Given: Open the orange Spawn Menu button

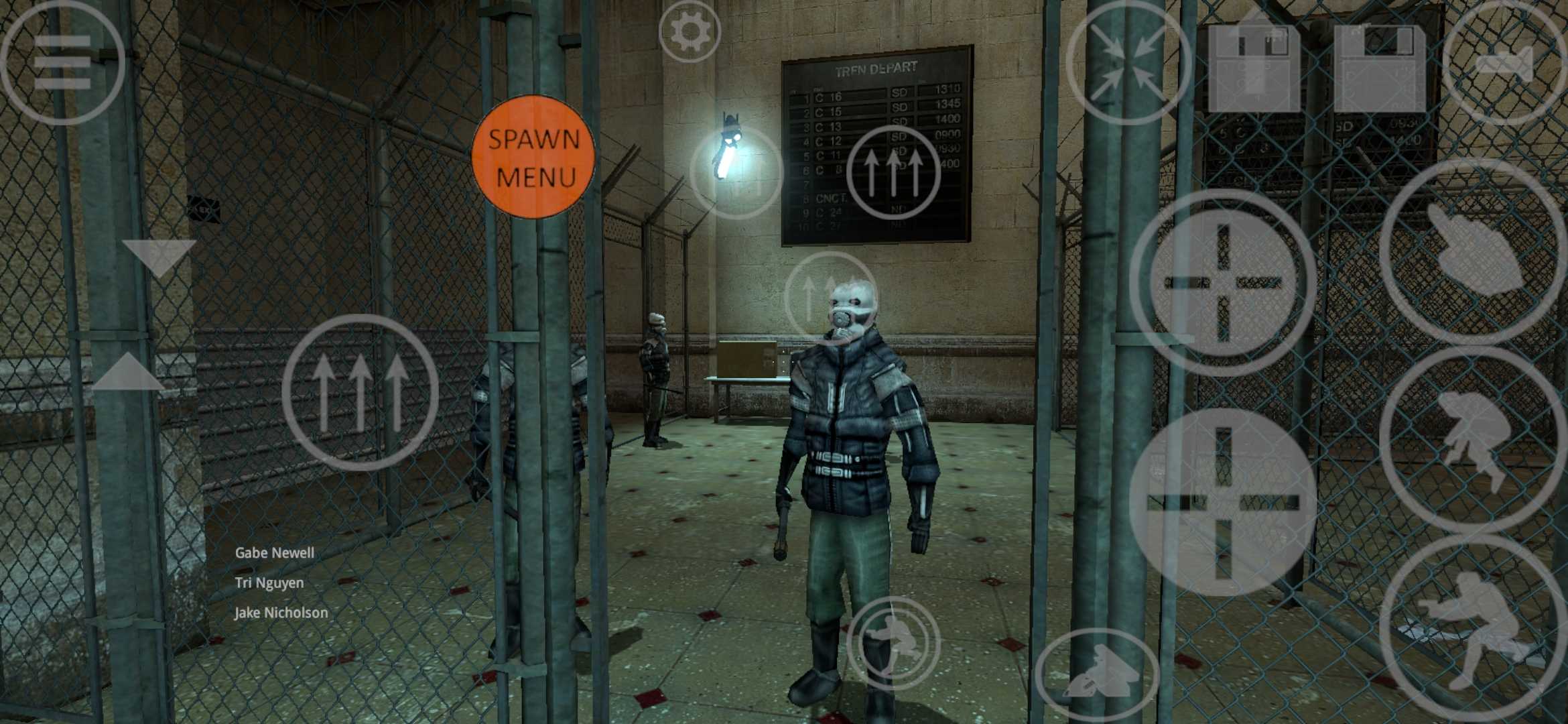Looking at the screenshot, I should tap(533, 158).
